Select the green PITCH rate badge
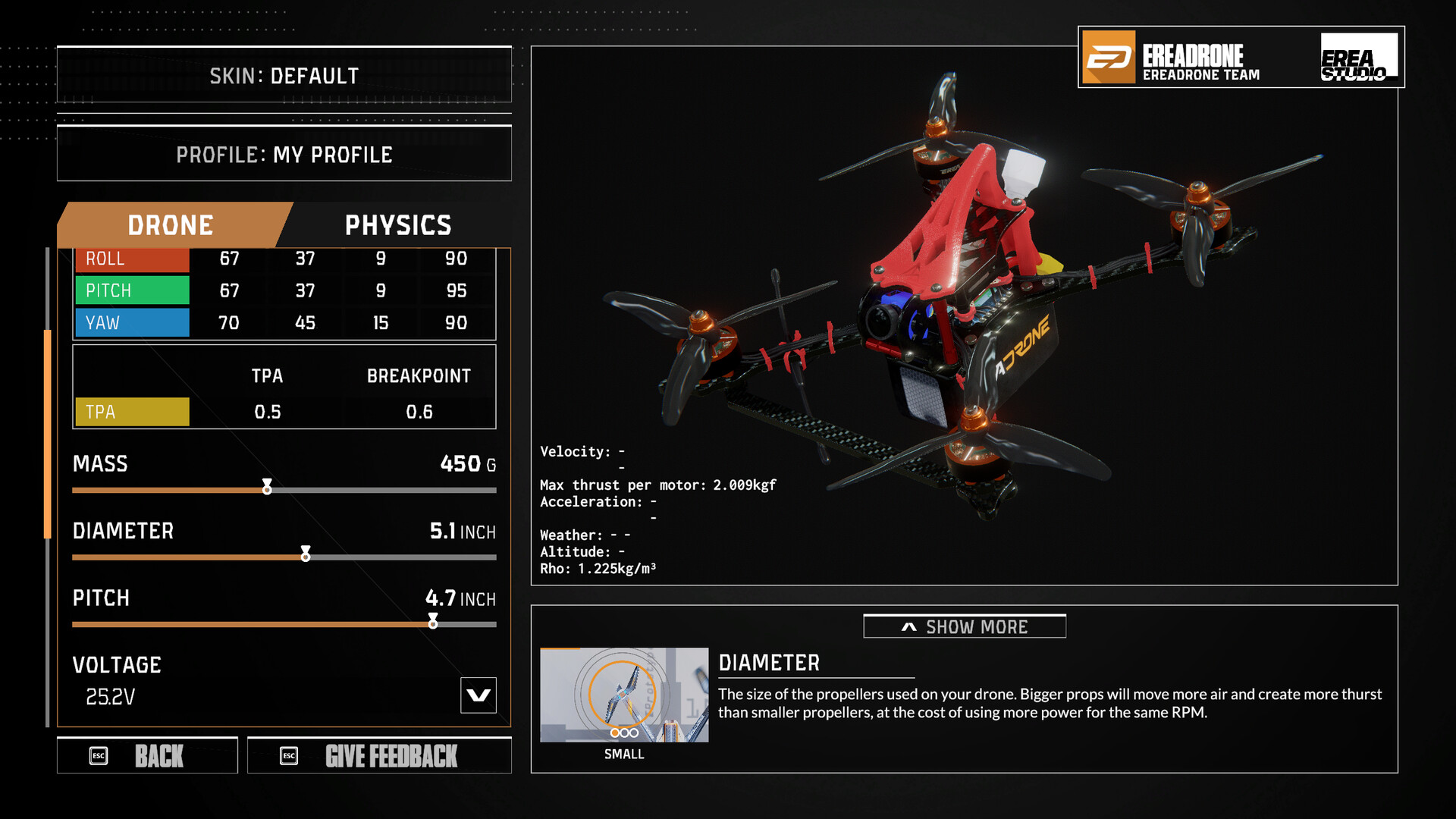This screenshot has height=819, width=1456. 131,290
